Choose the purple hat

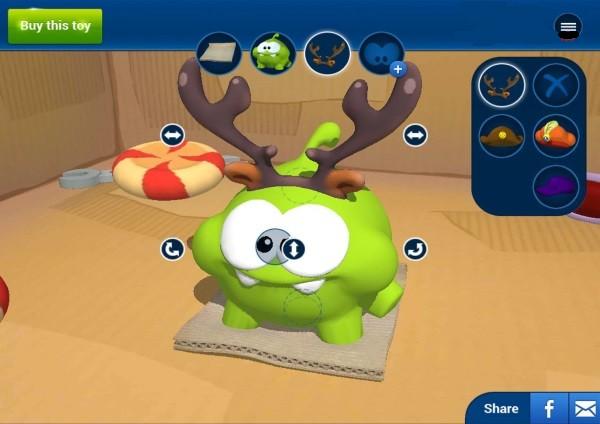coord(556,186)
